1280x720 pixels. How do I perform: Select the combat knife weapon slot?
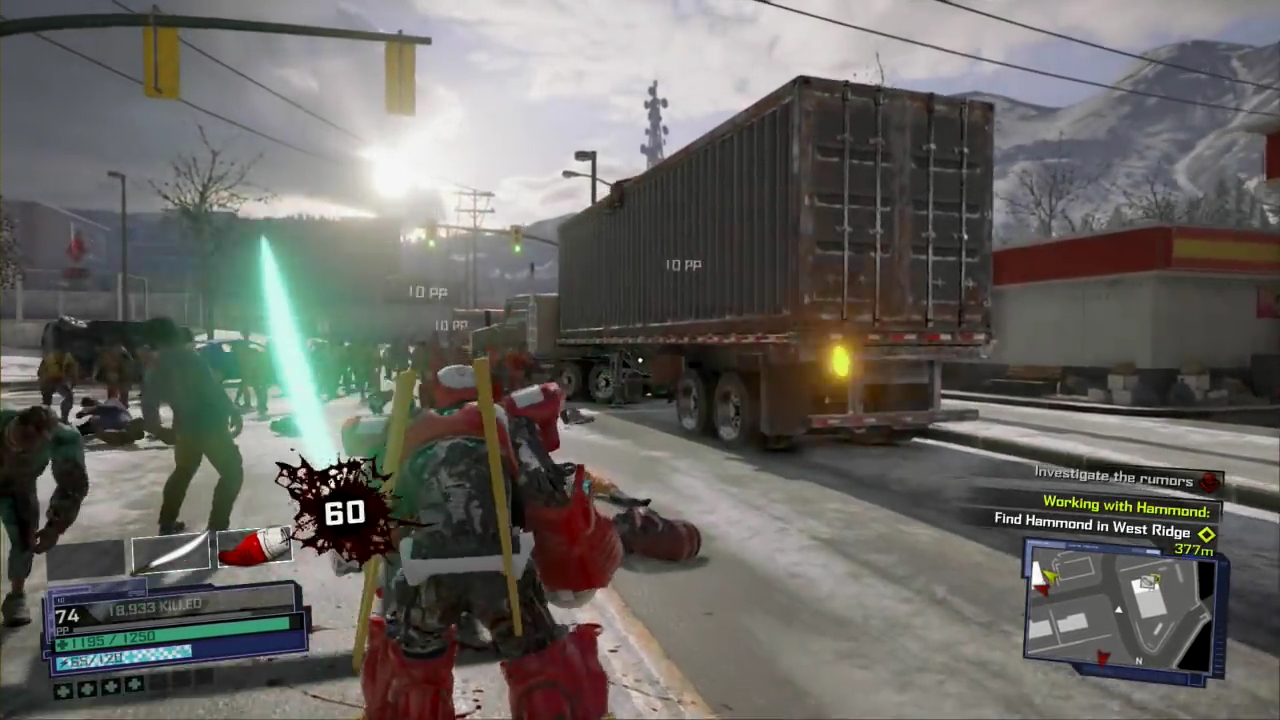(170, 555)
